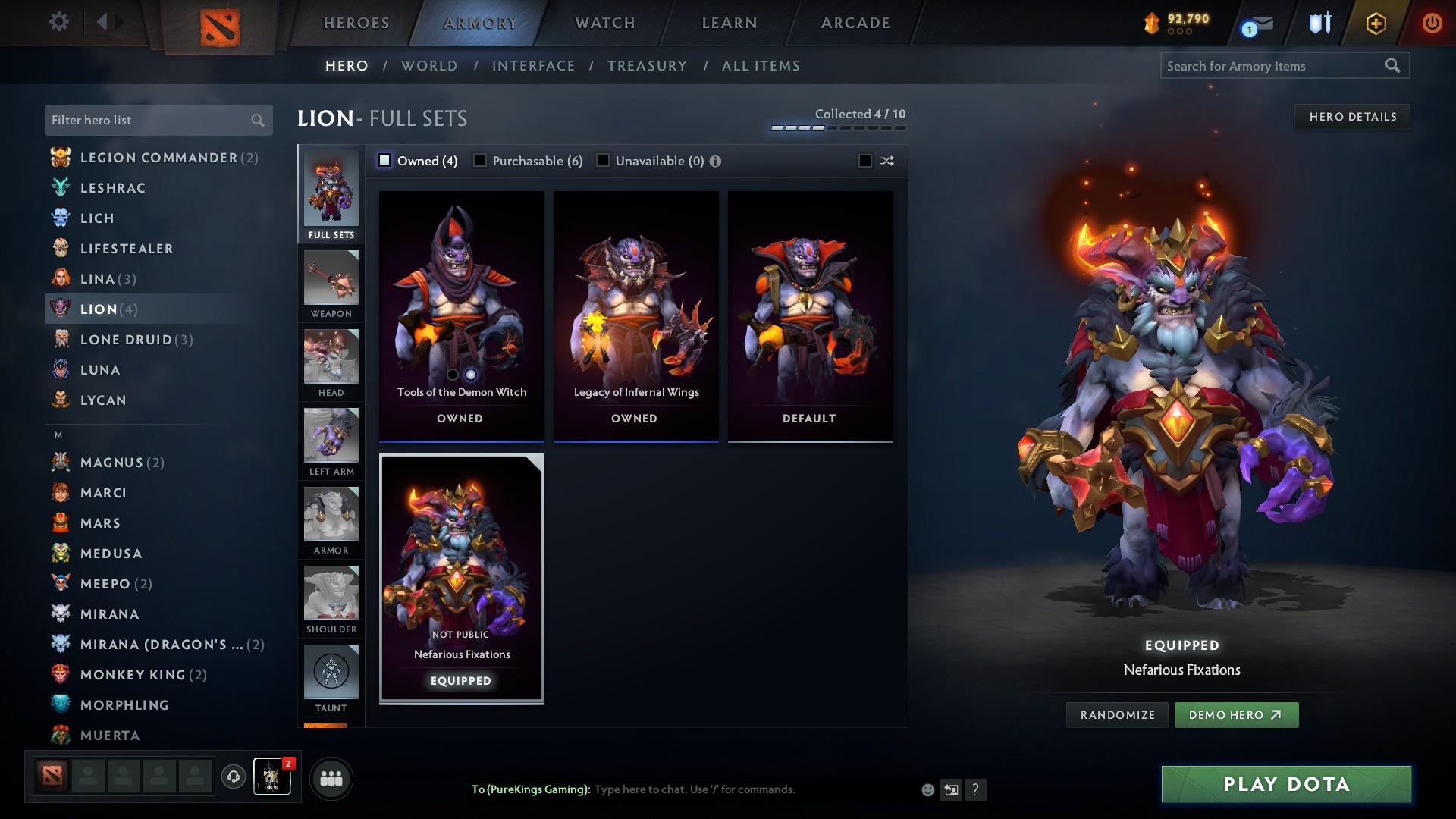Open the armory shield and sword panel

tap(1319, 22)
